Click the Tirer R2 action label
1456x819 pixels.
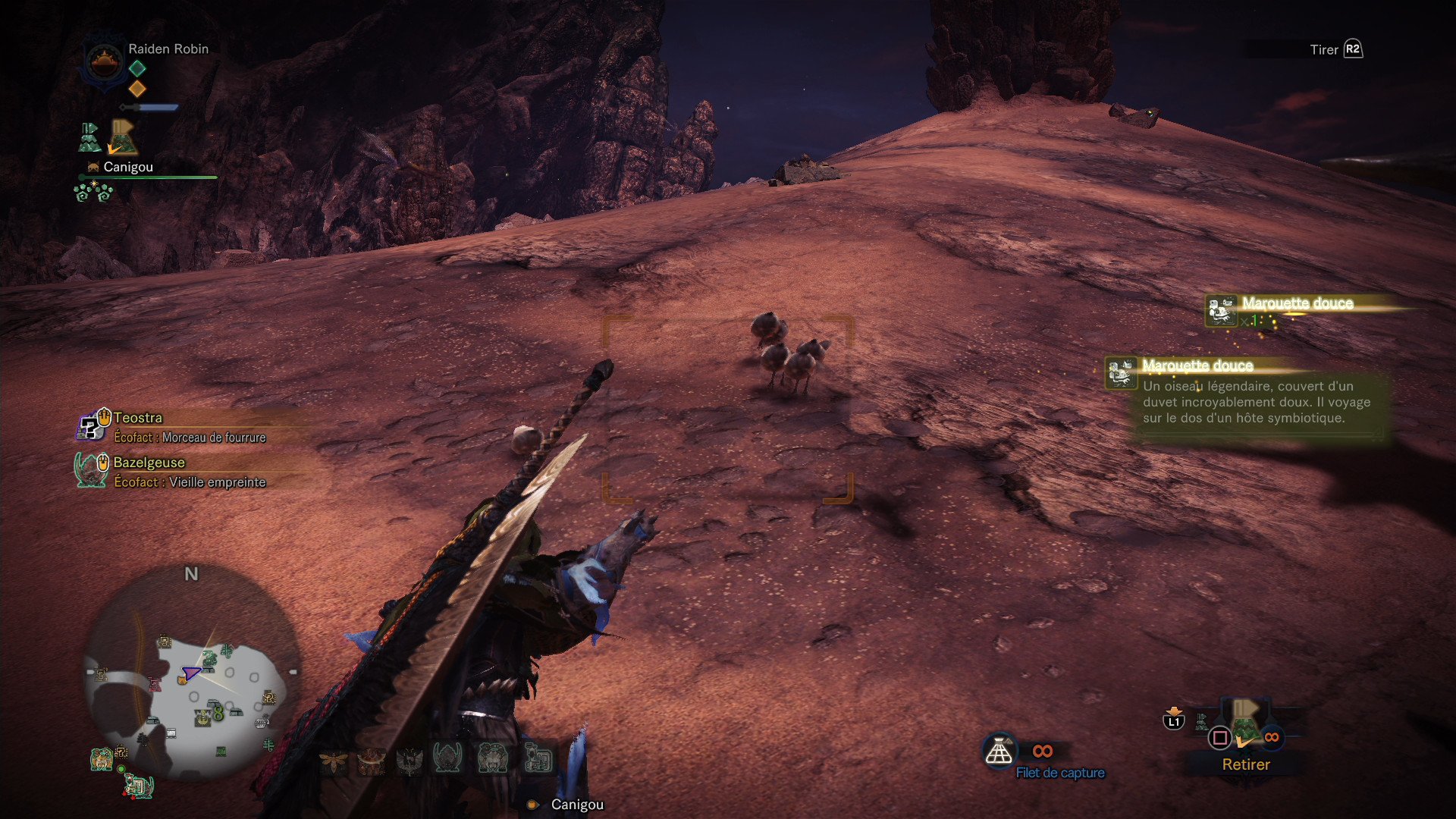tap(1335, 49)
